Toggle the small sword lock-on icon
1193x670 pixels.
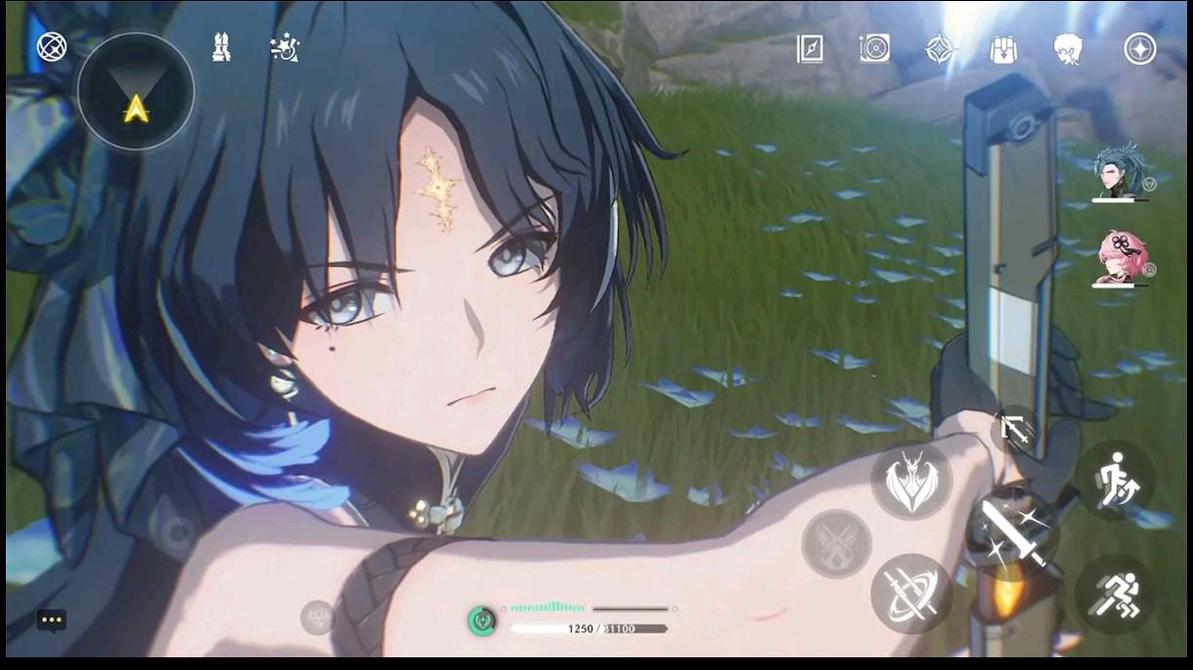point(1013,431)
